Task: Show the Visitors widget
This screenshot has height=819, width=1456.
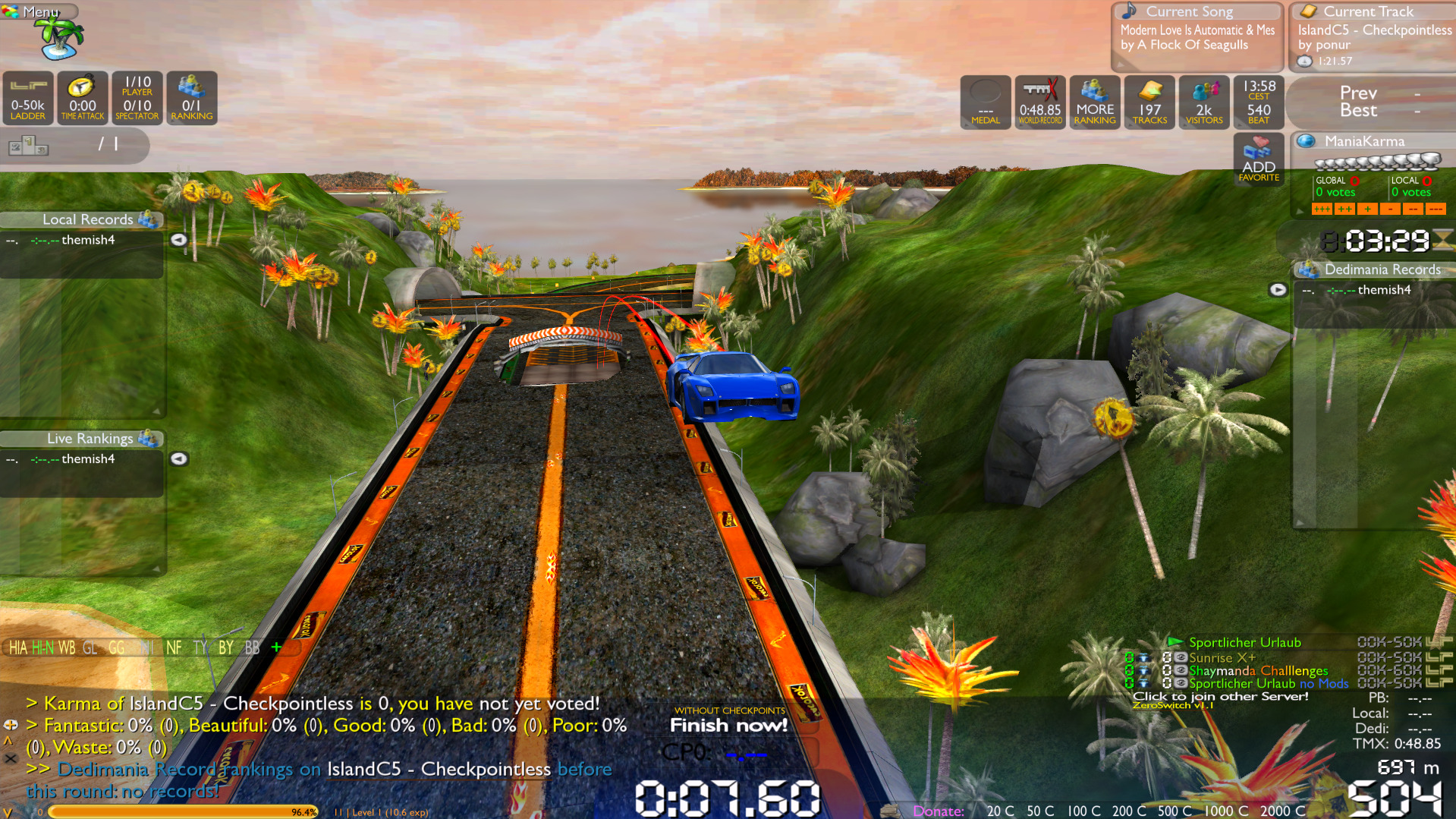Action: (1204, 102)
